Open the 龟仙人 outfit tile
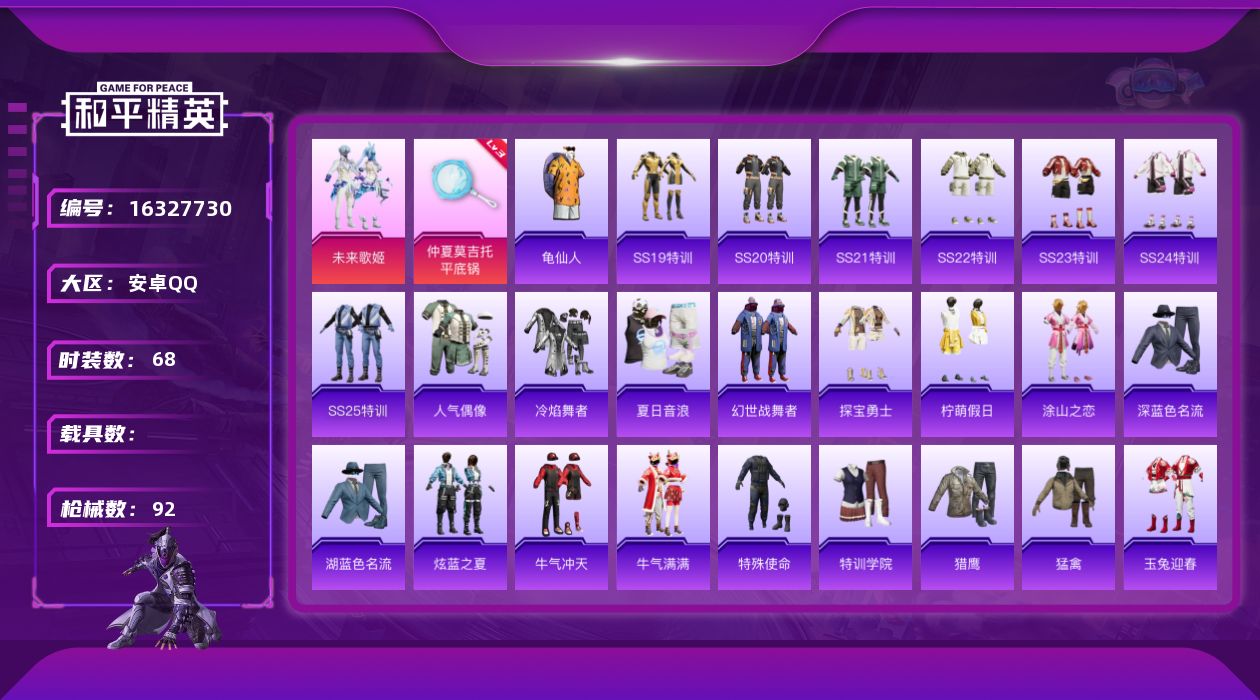Screen dimensions: 1260x700 click(561, 210)
